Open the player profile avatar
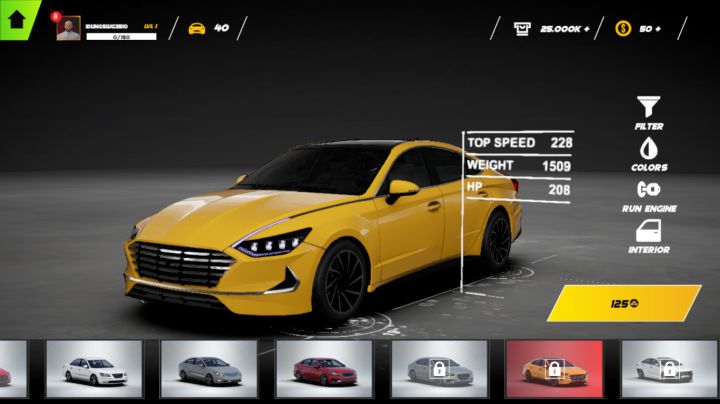Image resolution: width=720 pixels, height=404 pixels. [x=69, y=29]
